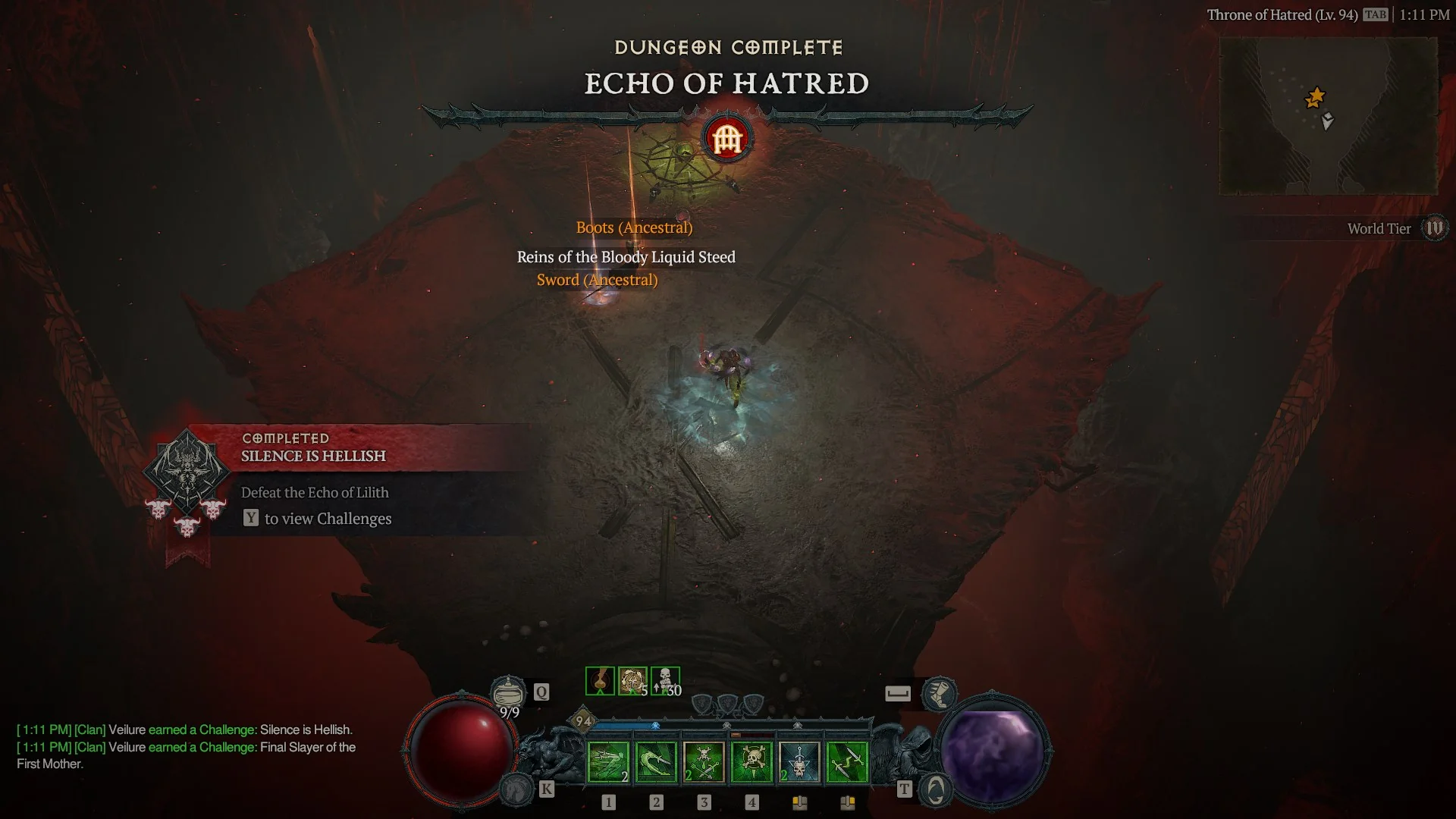
Task: Click the red Dungeon Complete gate emblem
Action: [x=726, y=138]
